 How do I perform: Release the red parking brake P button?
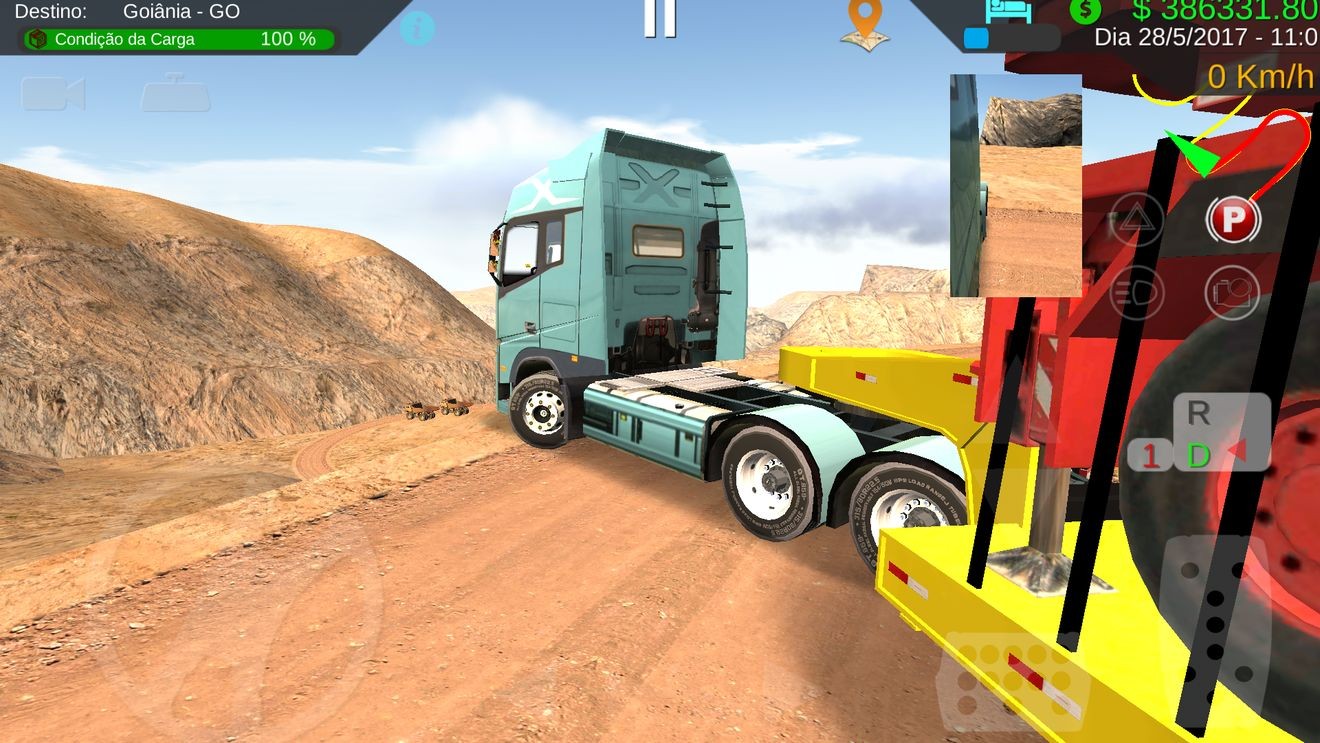(1232, 219)
